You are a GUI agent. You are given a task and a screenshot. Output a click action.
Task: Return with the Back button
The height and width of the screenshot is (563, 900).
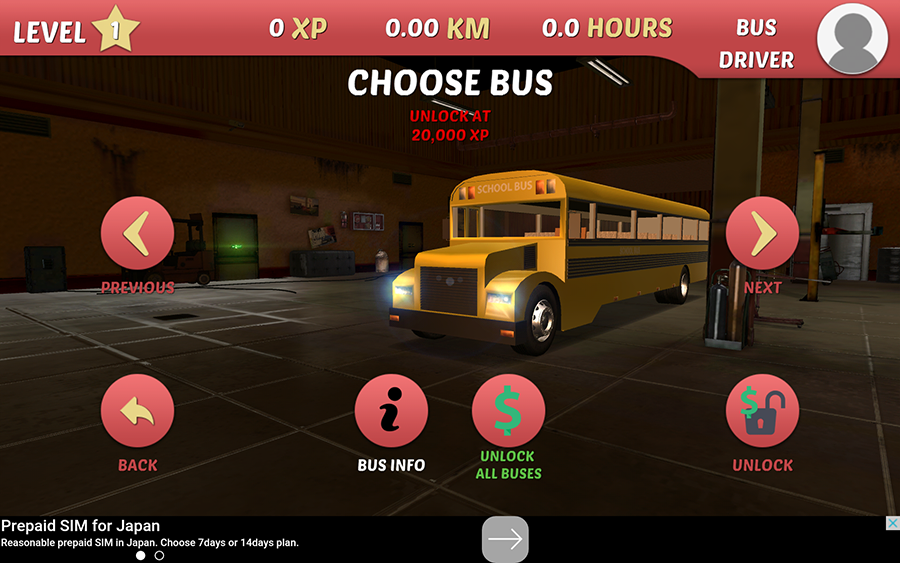pyautogui.click(x=137, y=411)
